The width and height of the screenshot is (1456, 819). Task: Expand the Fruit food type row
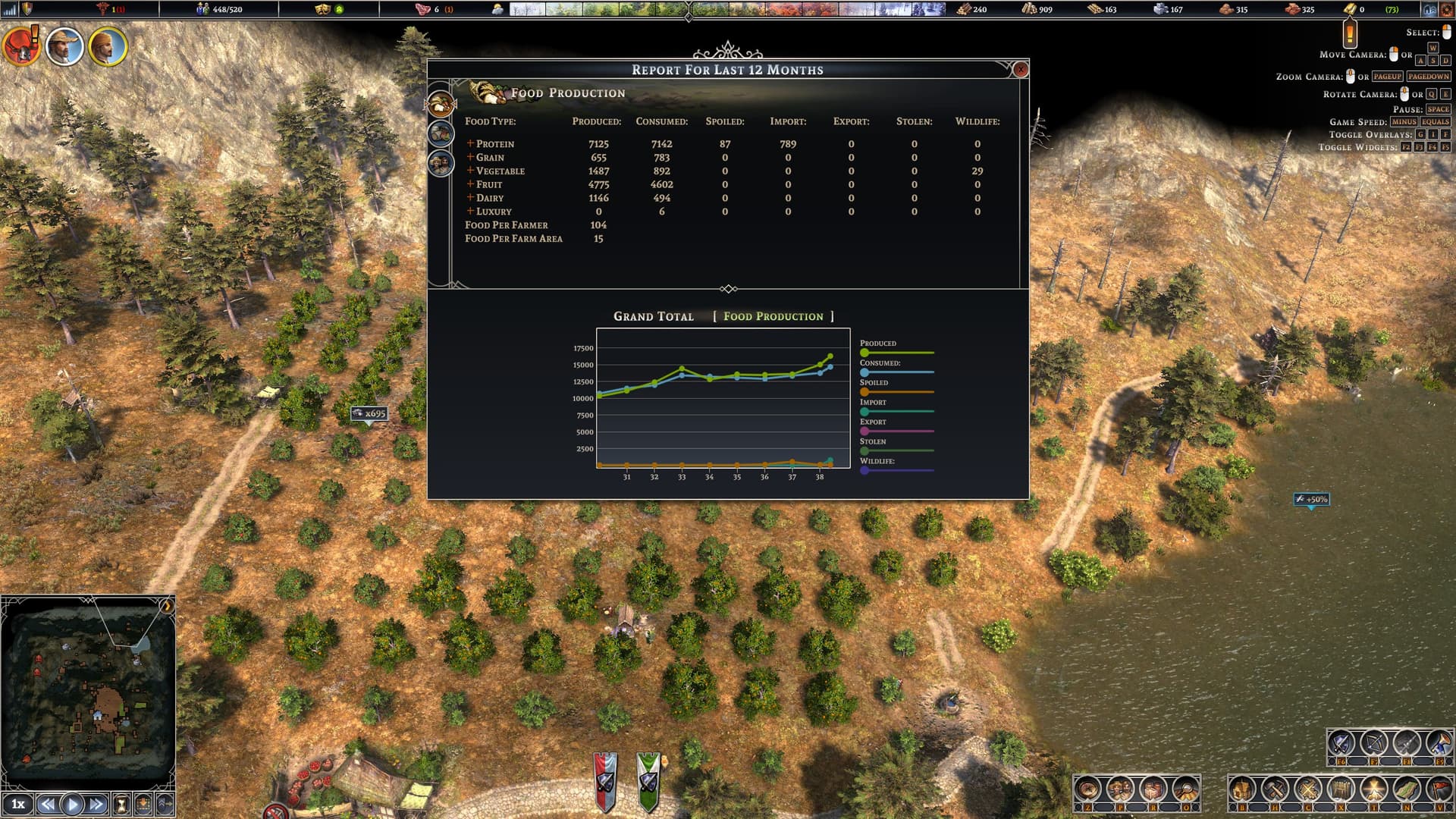(x=470, y=184)
